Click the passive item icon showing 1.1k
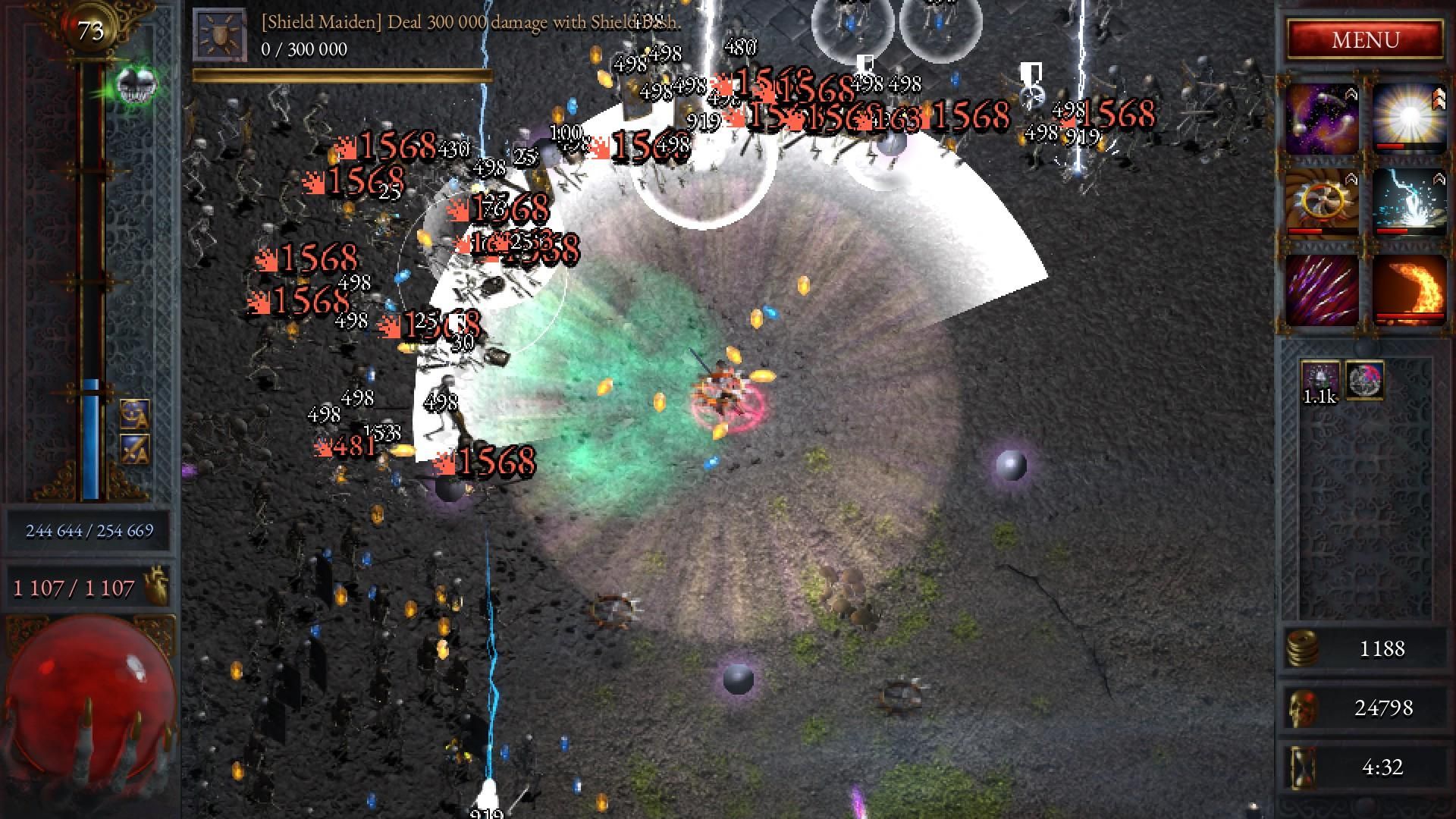 [x=1320, y=381]
